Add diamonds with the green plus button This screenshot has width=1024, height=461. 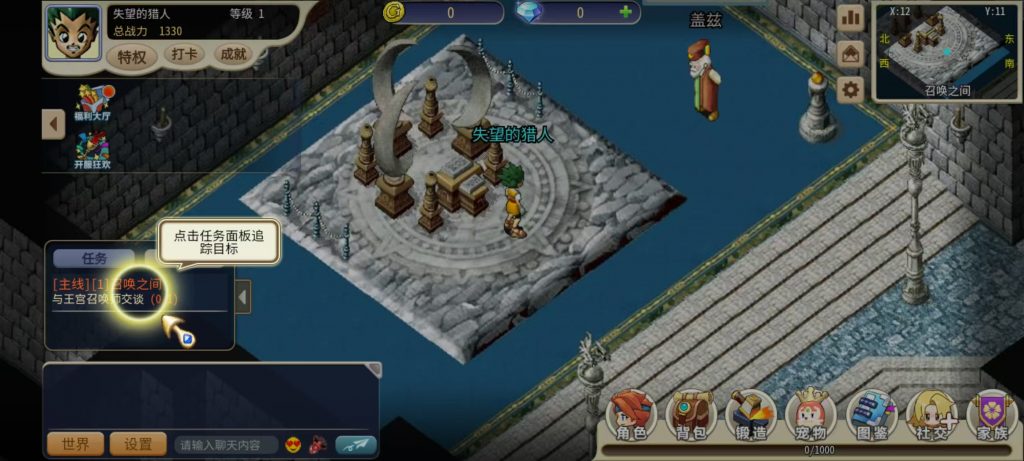(626, 13)
